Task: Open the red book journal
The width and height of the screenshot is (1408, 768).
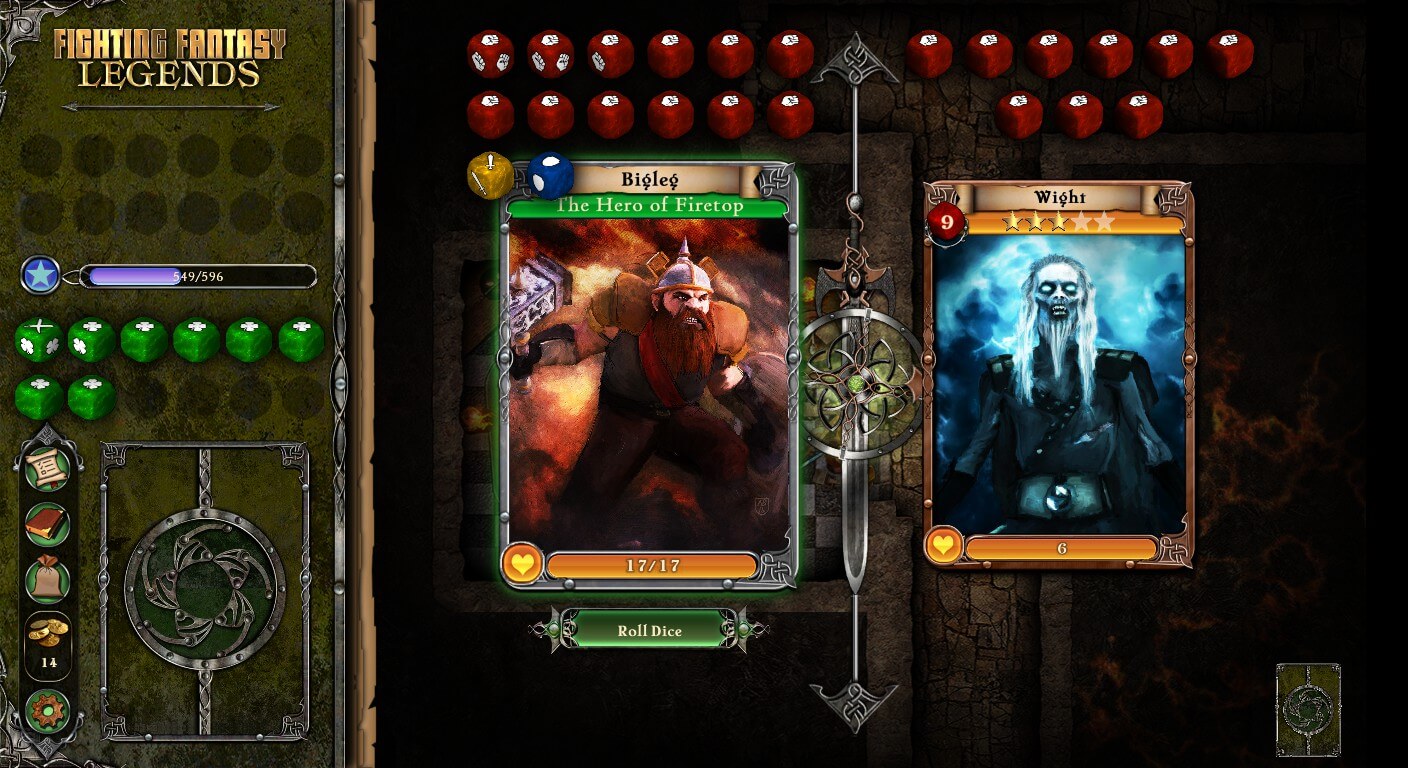Action: [x=47, y=524]
